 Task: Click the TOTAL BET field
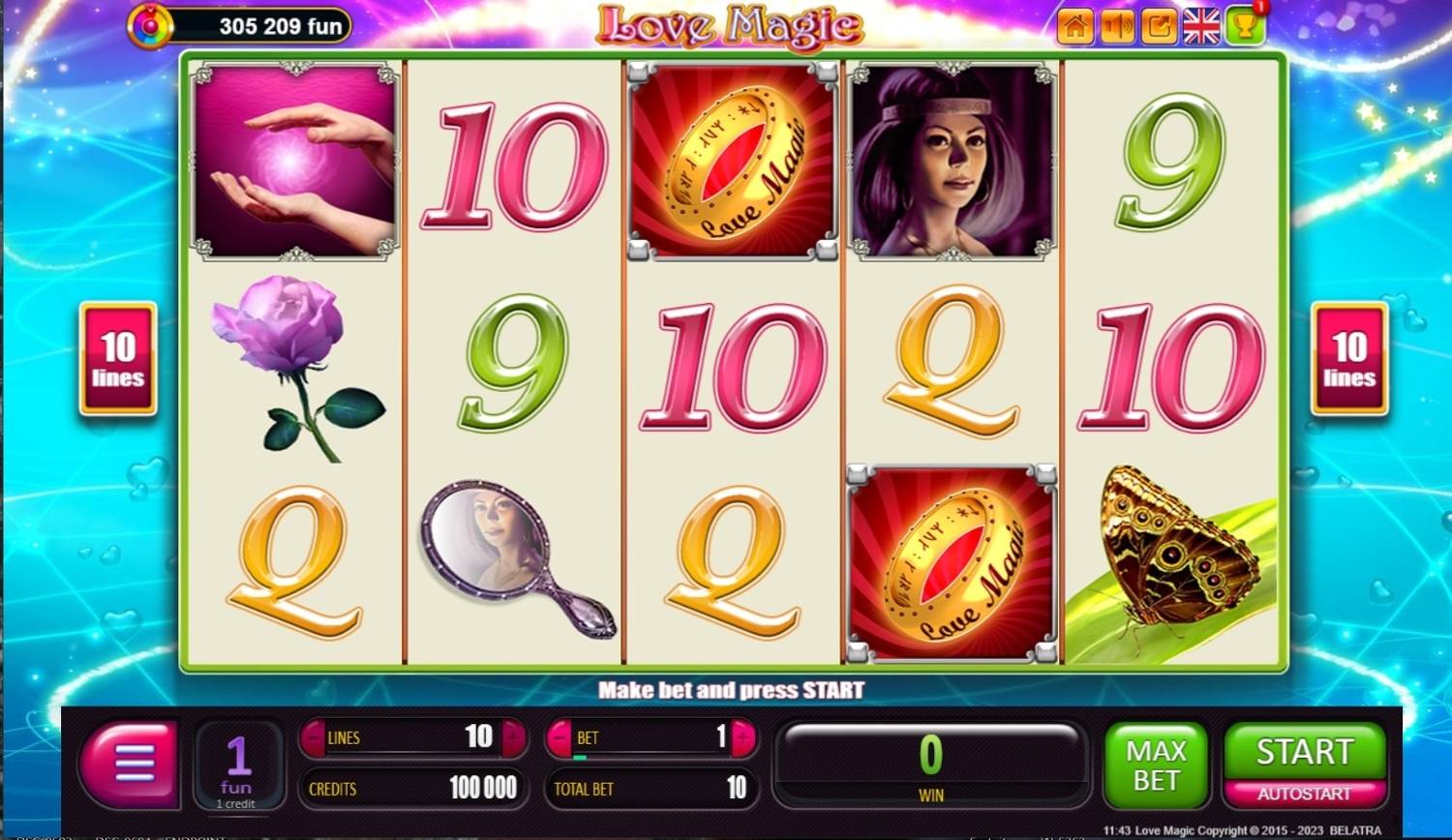(650, 789)
